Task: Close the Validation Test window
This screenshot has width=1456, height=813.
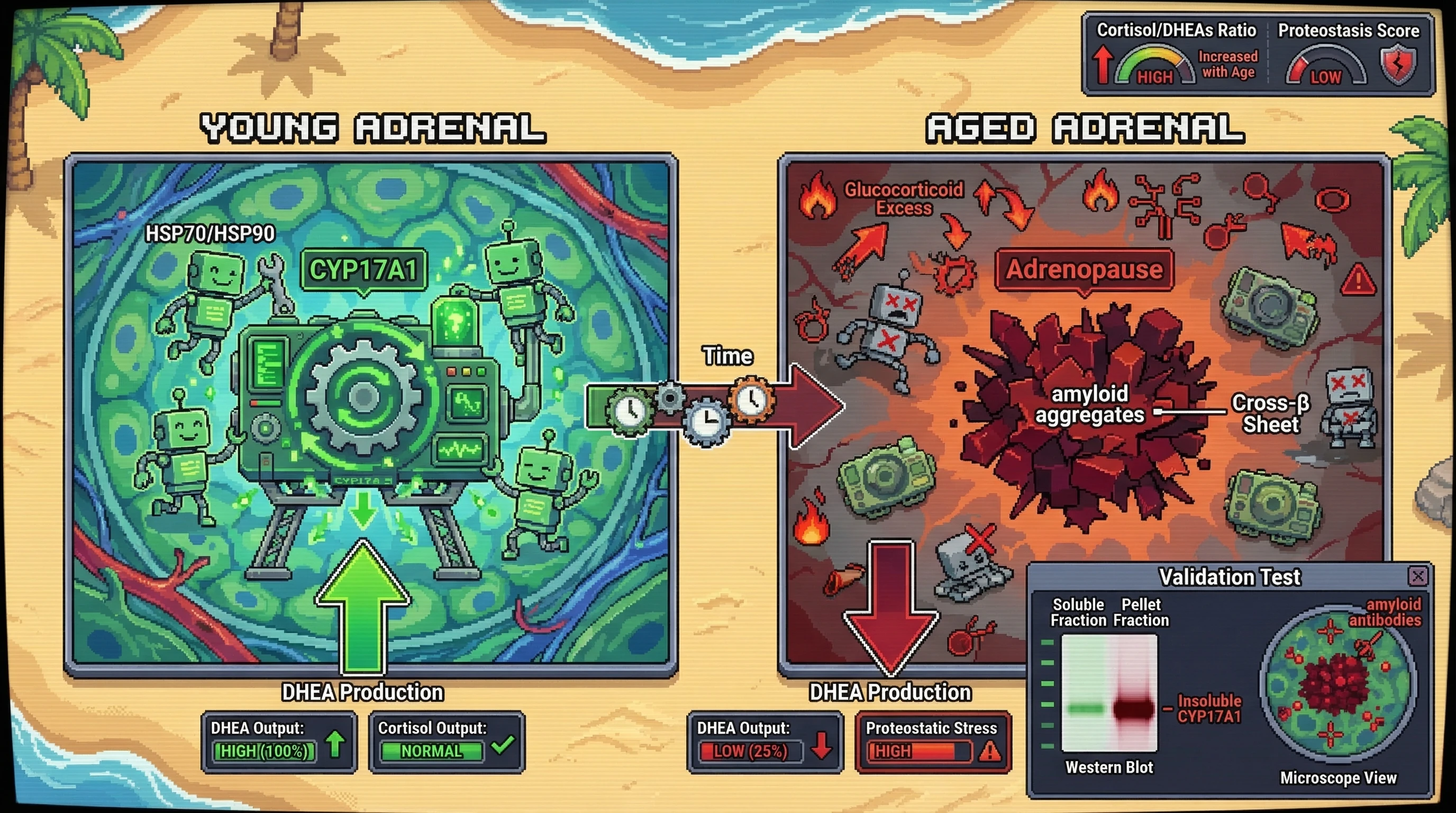Action: click(x=1418, y=577)
